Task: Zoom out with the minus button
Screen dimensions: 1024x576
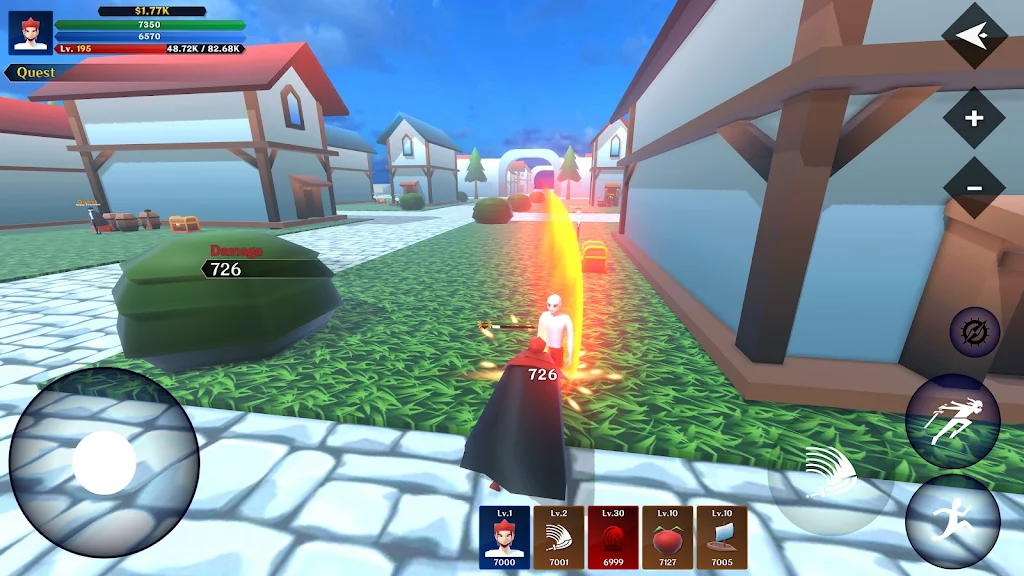Action: (x=973, y=188)
